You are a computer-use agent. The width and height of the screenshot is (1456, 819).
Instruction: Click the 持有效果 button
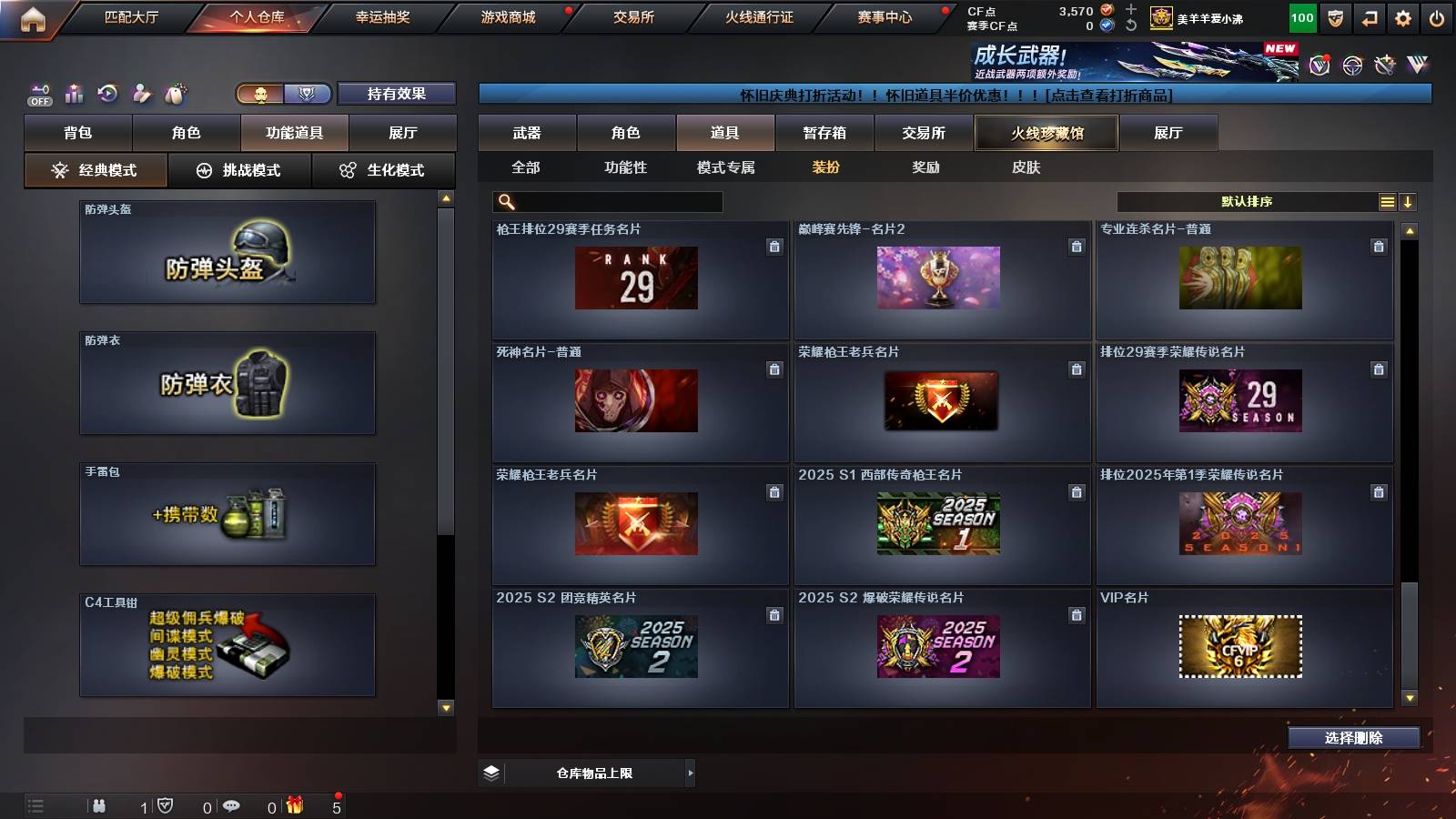point(397,93)
